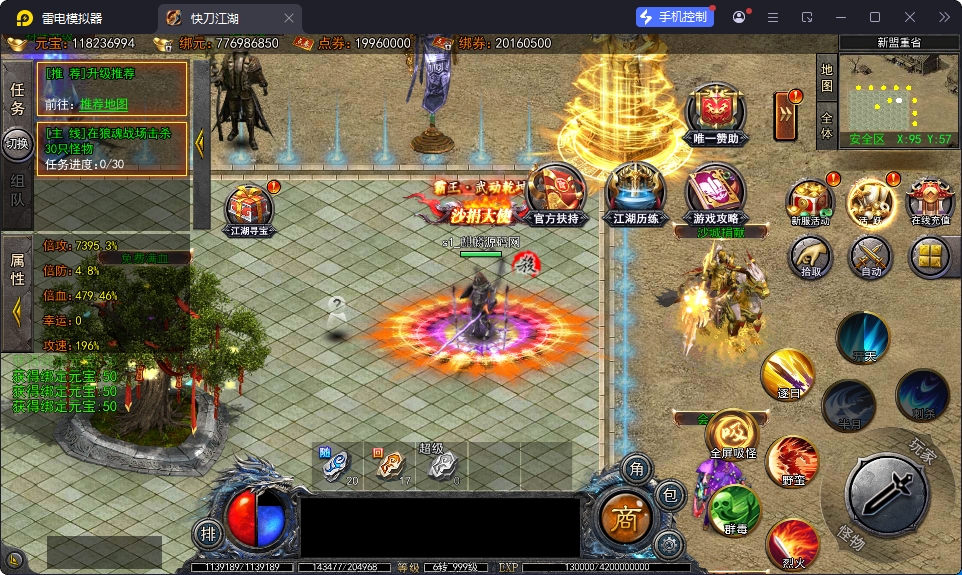The width and height of the screenshot is (962, 575).
Task: Open the 游戏攻略 game guide book
Action: tap(714, 192)
